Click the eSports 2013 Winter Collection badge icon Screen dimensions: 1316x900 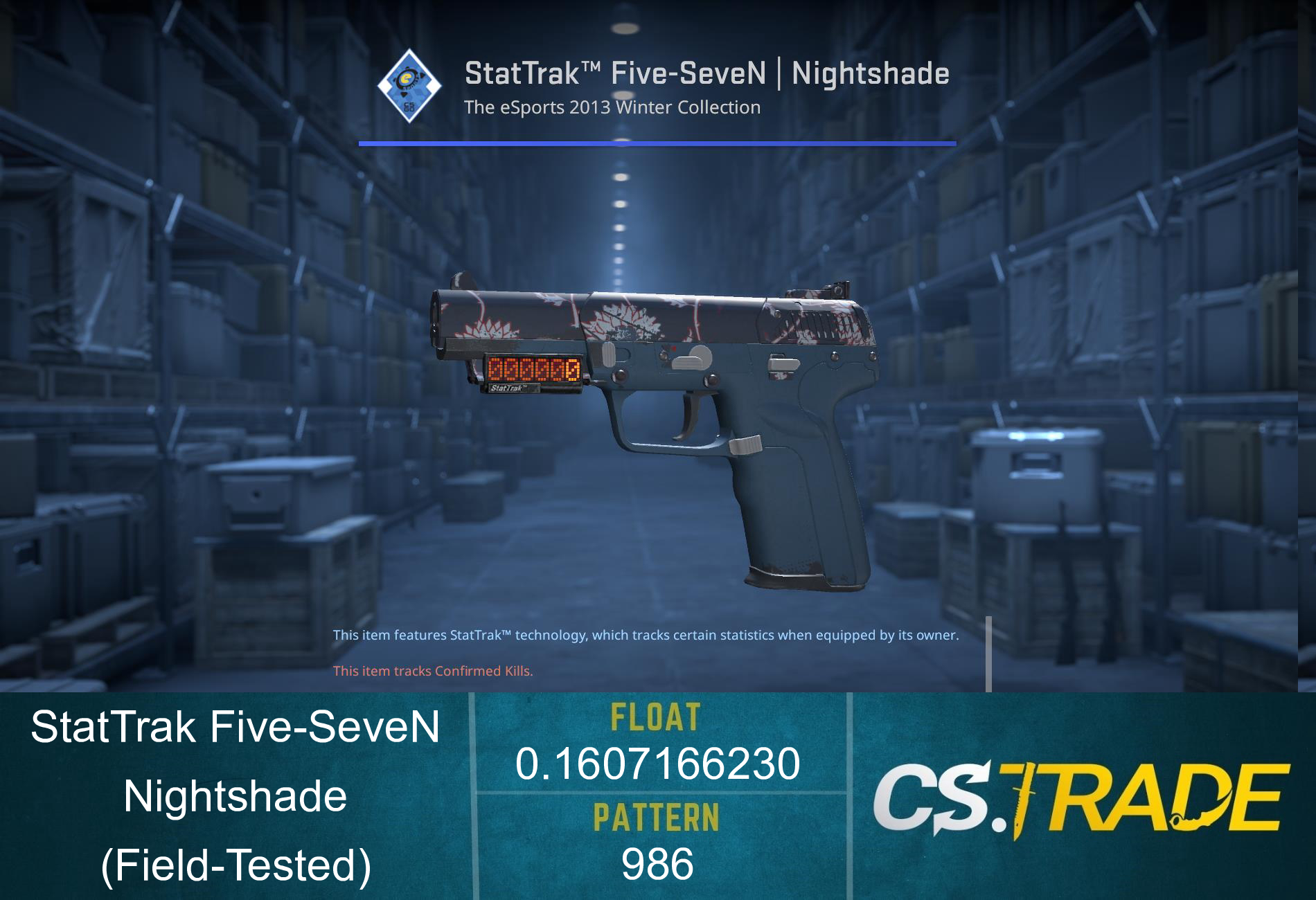pos(410,84)
